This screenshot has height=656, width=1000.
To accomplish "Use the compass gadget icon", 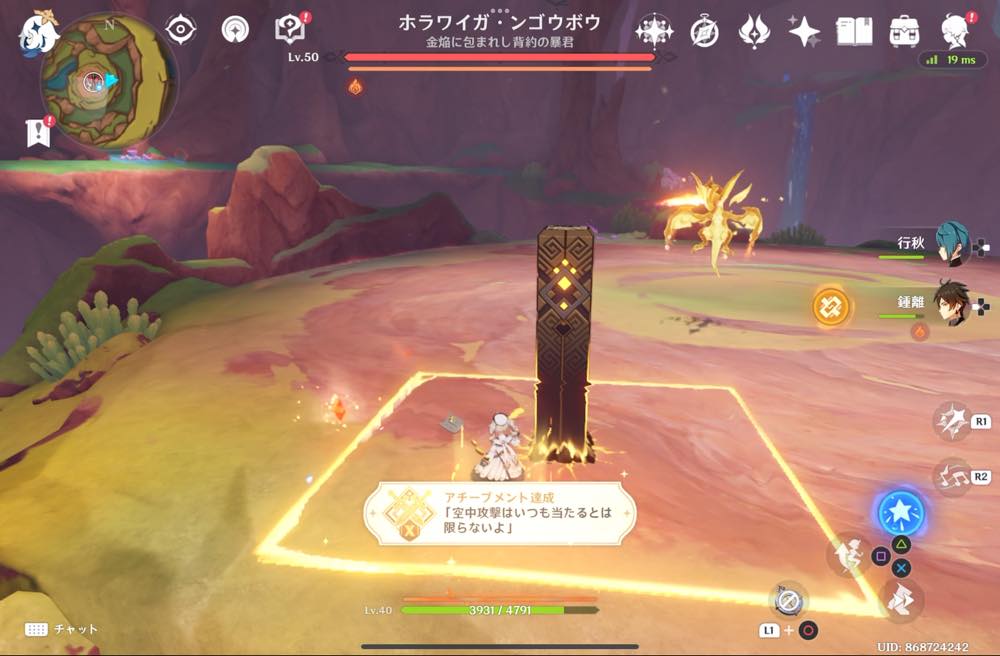I will pyautogui.click(x=788, y=599).
